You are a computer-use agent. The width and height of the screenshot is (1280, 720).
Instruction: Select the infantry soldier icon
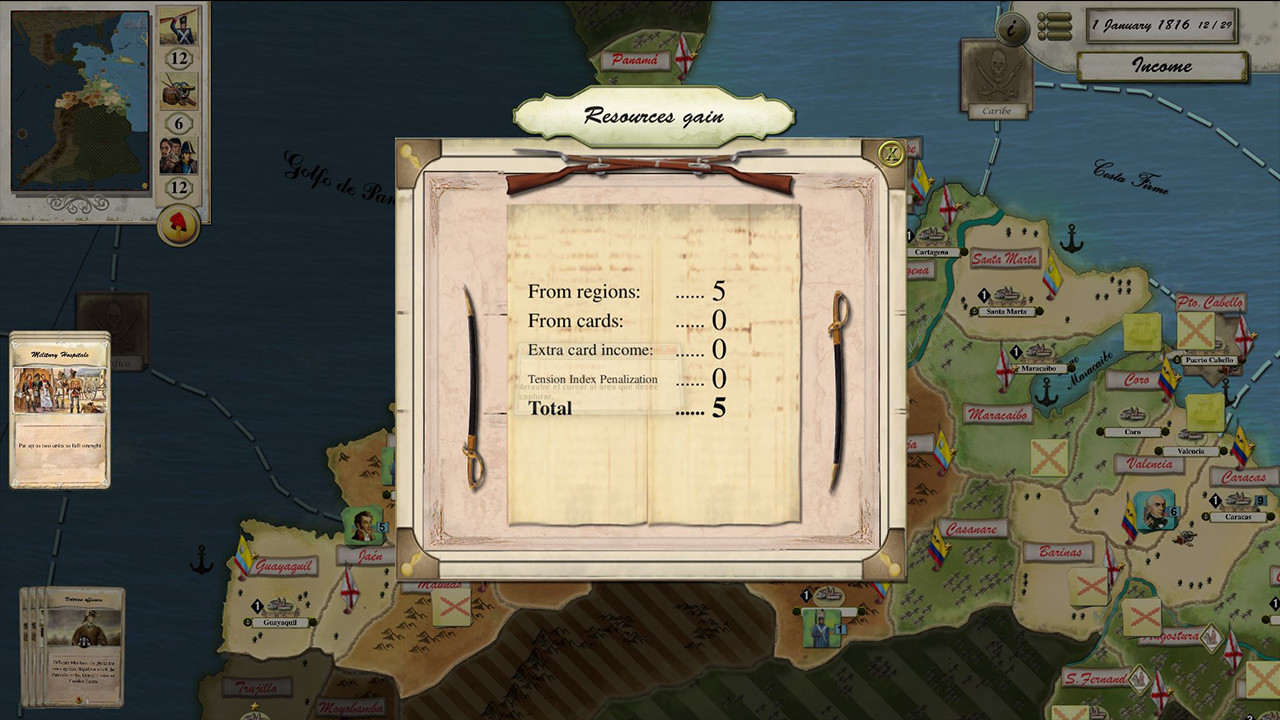[x=179, y=27]
